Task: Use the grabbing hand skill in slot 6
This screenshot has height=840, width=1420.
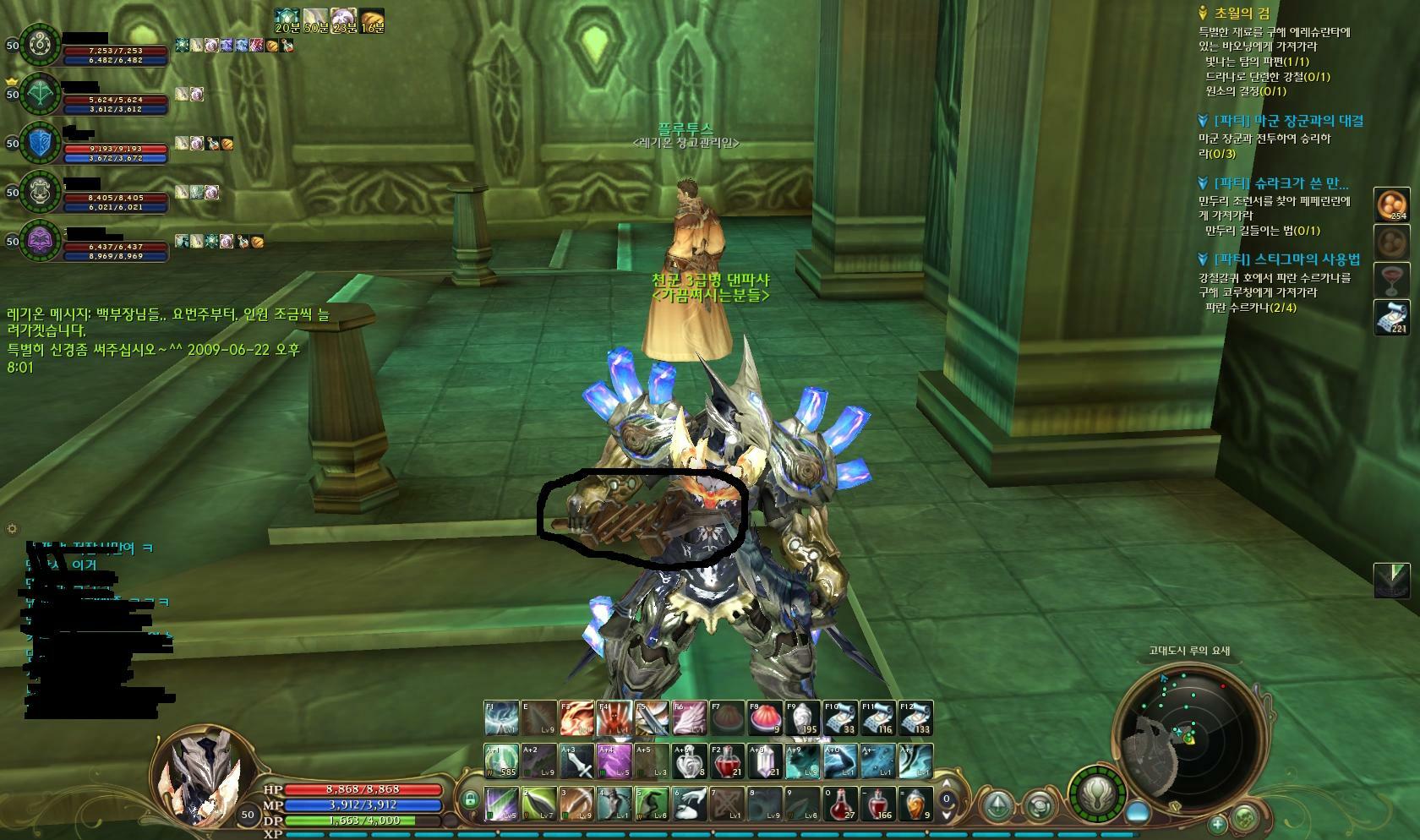Action: (x=690, y=804)
